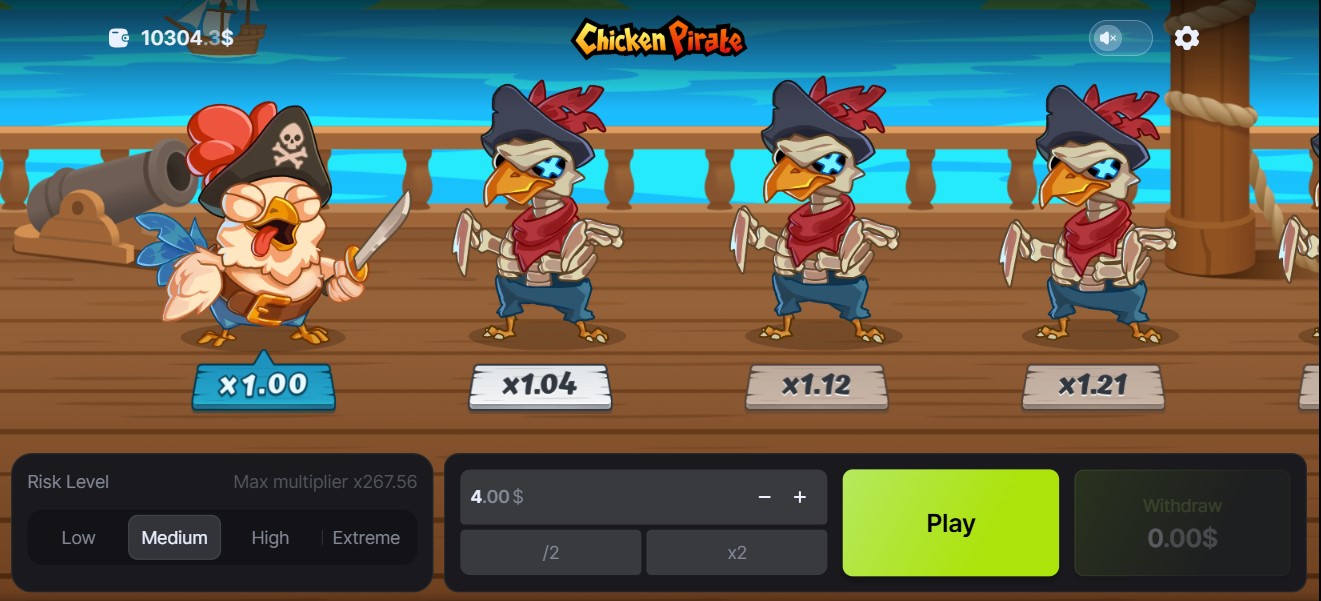Viewport: 1321px width, 601px height.
Task: Increase the bet with the plus button
Action: tap(800, 497)
